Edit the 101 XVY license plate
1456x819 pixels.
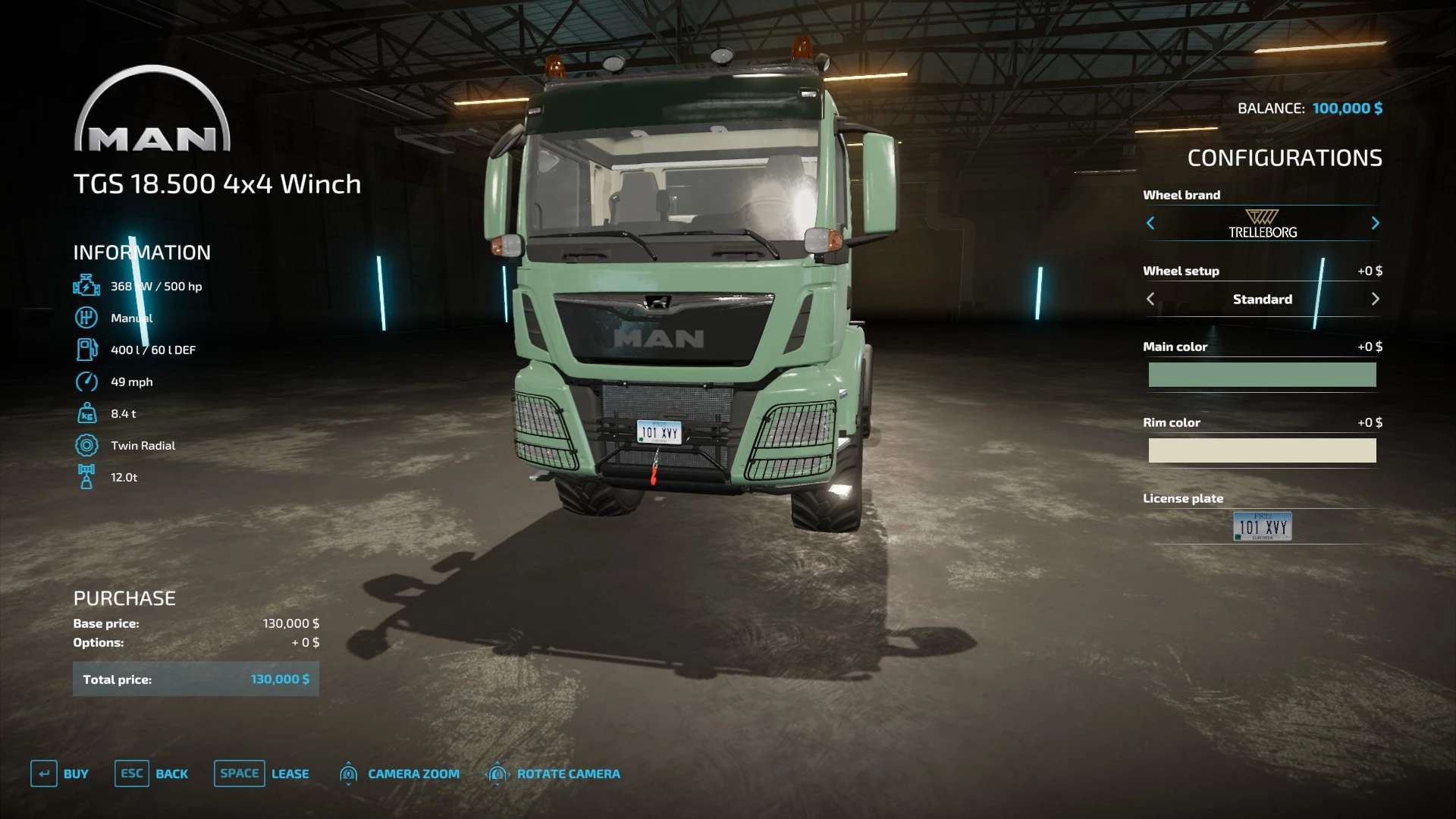coord(1262,526)
